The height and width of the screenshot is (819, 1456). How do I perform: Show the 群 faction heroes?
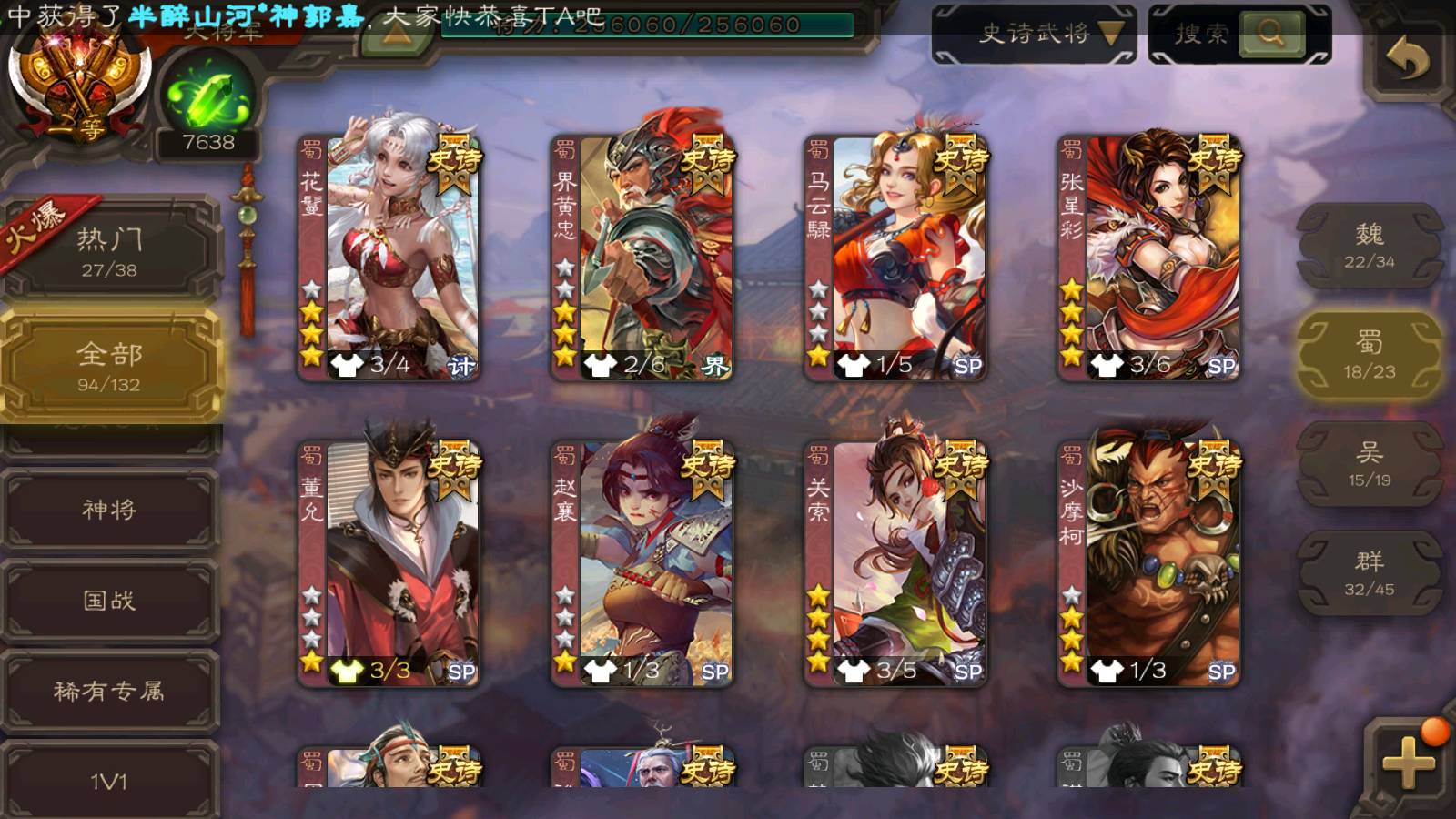pos(1369,573)
